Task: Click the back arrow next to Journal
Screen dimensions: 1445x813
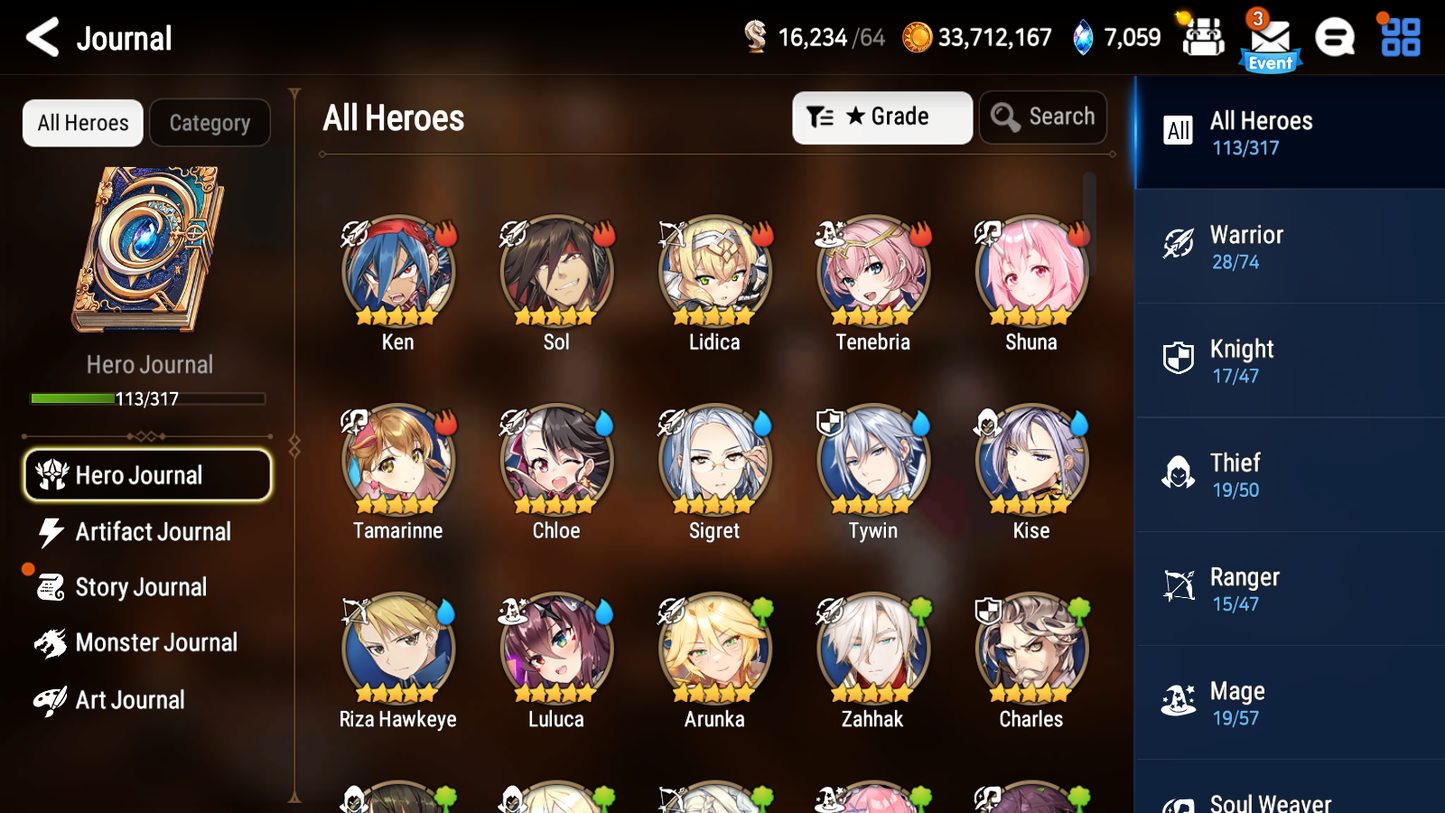Action: (x=42, y=37)
